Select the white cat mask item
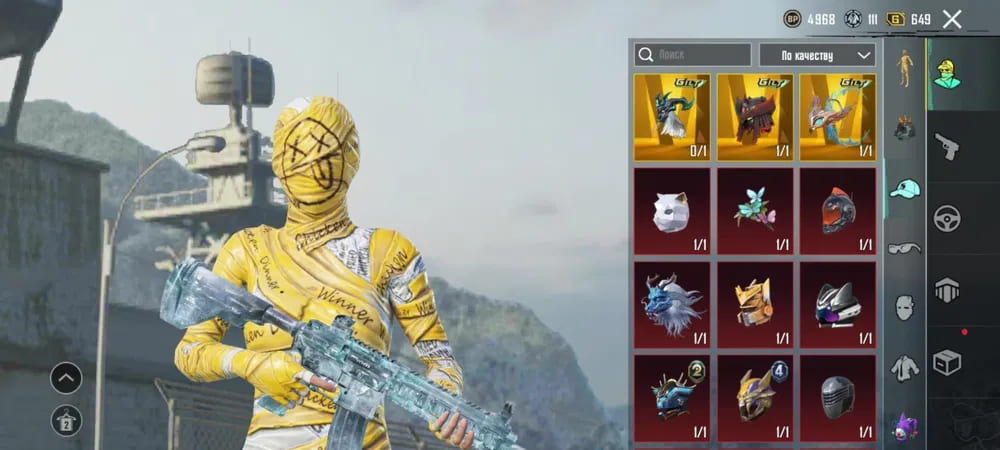The width and height of the screenshot is (1000, 450). pos(672,211)
